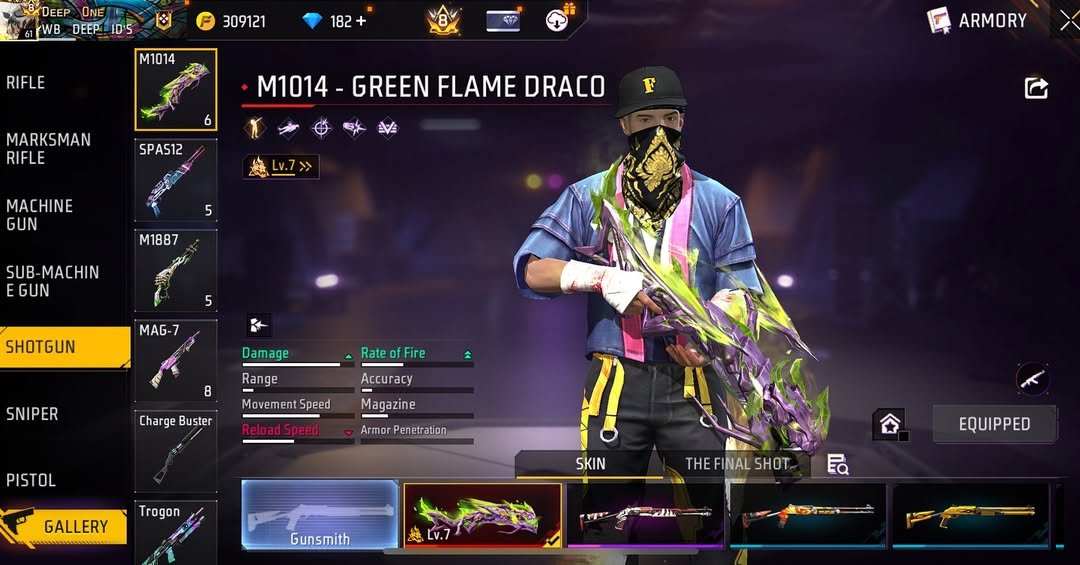The height and width of the screenshot is (565, 1080).
Task: Close the Armory screen
Action: [x=1068, y=20]
